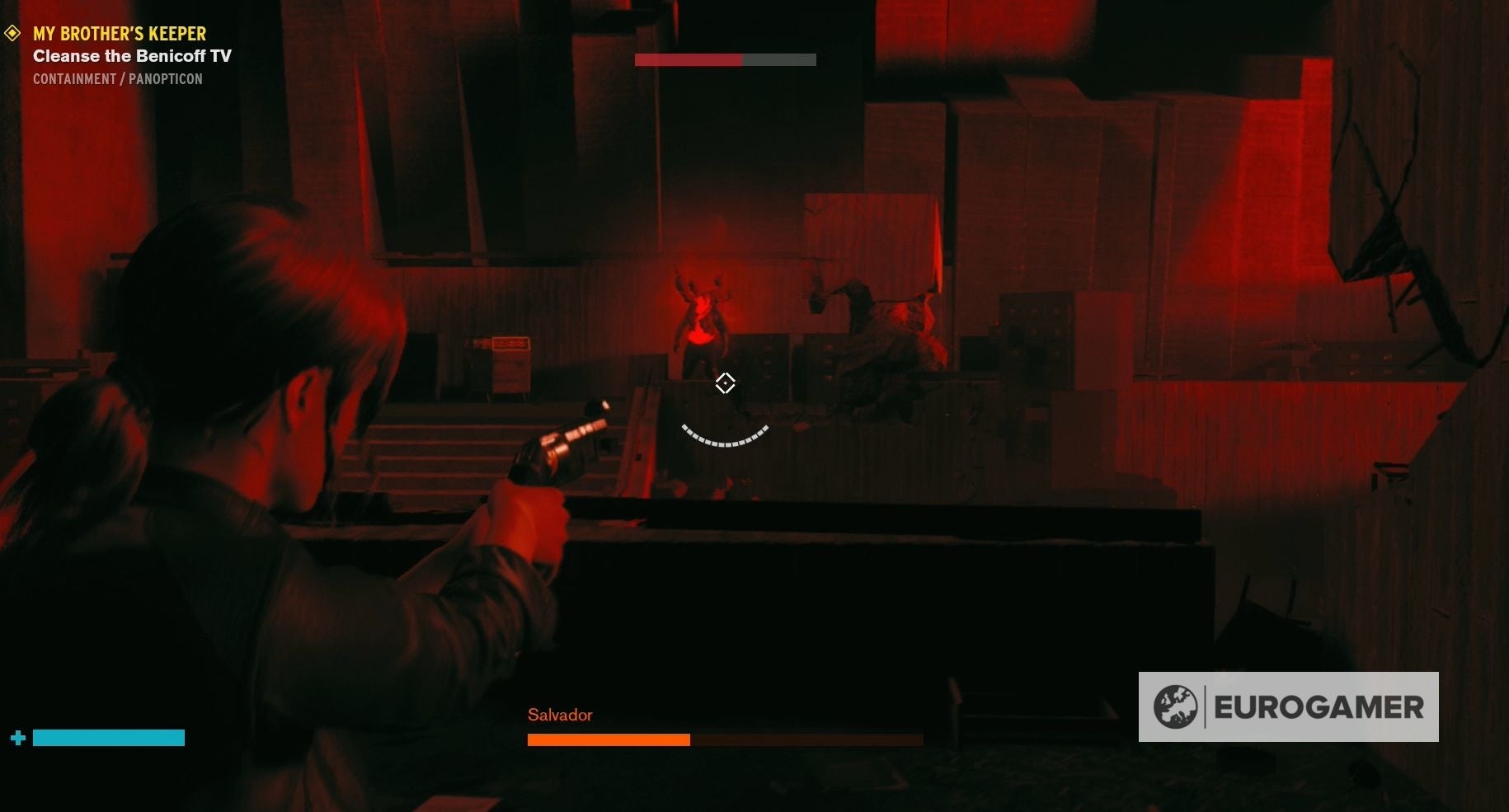1509x812 pixels.
Task: Click the blue health plus icon
Action: pos(16,737)
